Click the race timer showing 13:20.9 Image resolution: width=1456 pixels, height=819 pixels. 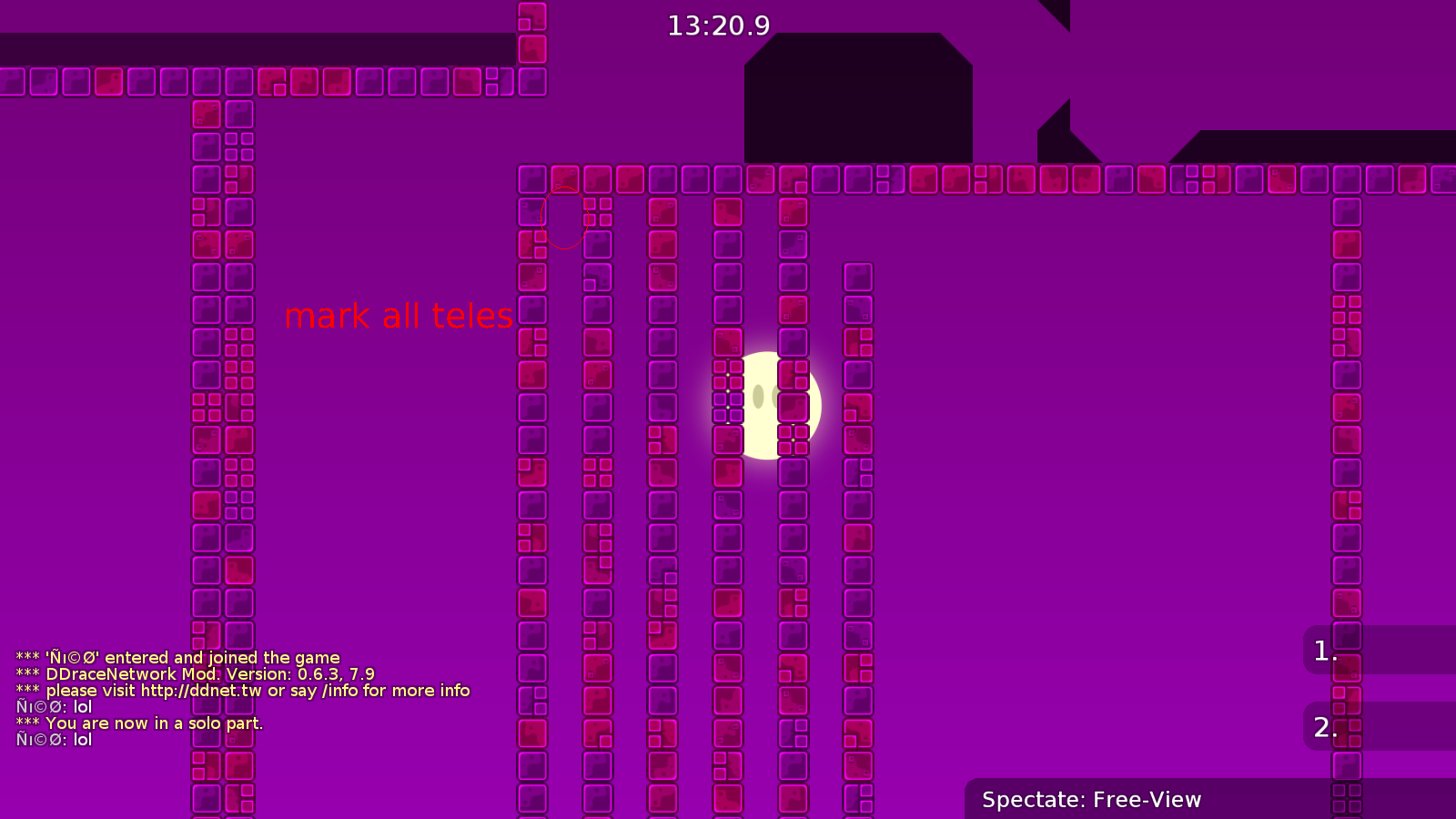coord(718,26)
